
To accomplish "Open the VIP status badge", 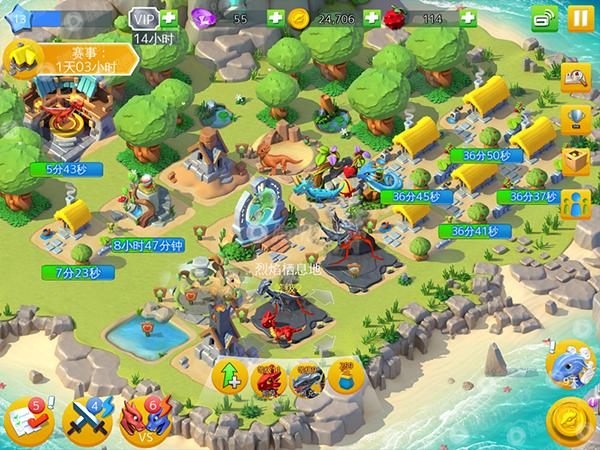I will pos(145,18).
